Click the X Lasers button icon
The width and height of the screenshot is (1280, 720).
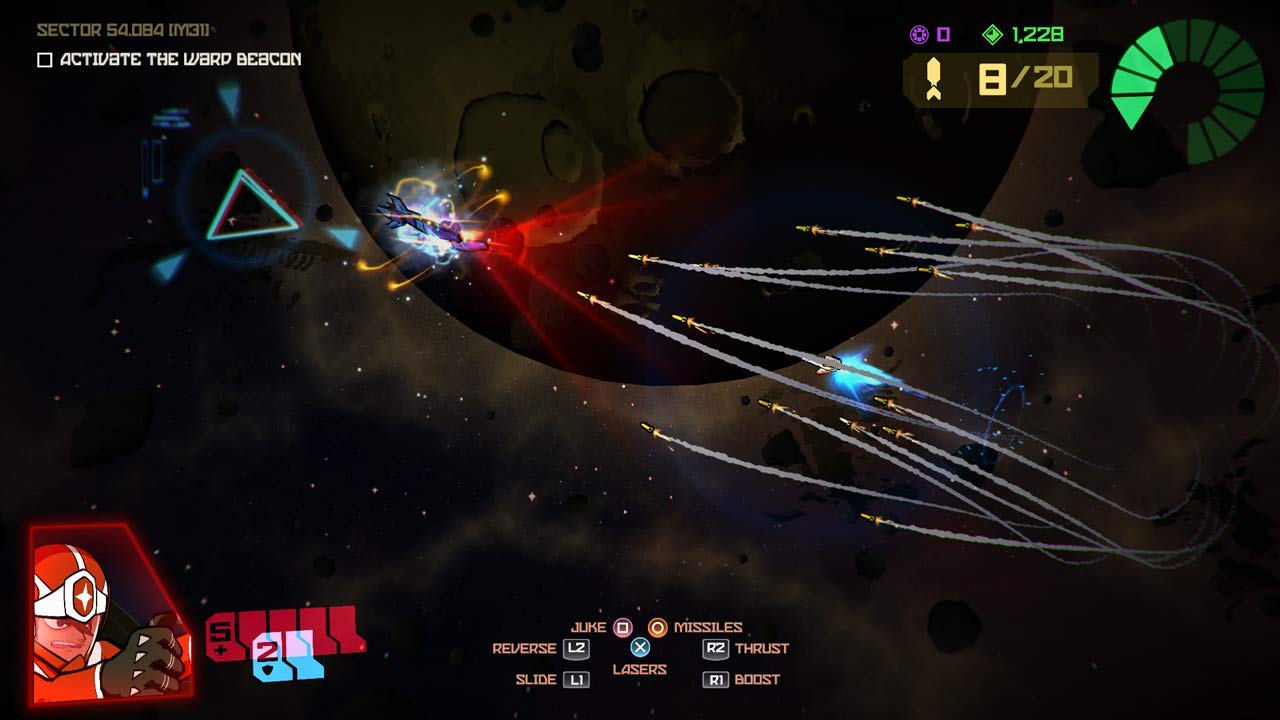[x=640, y=647]
